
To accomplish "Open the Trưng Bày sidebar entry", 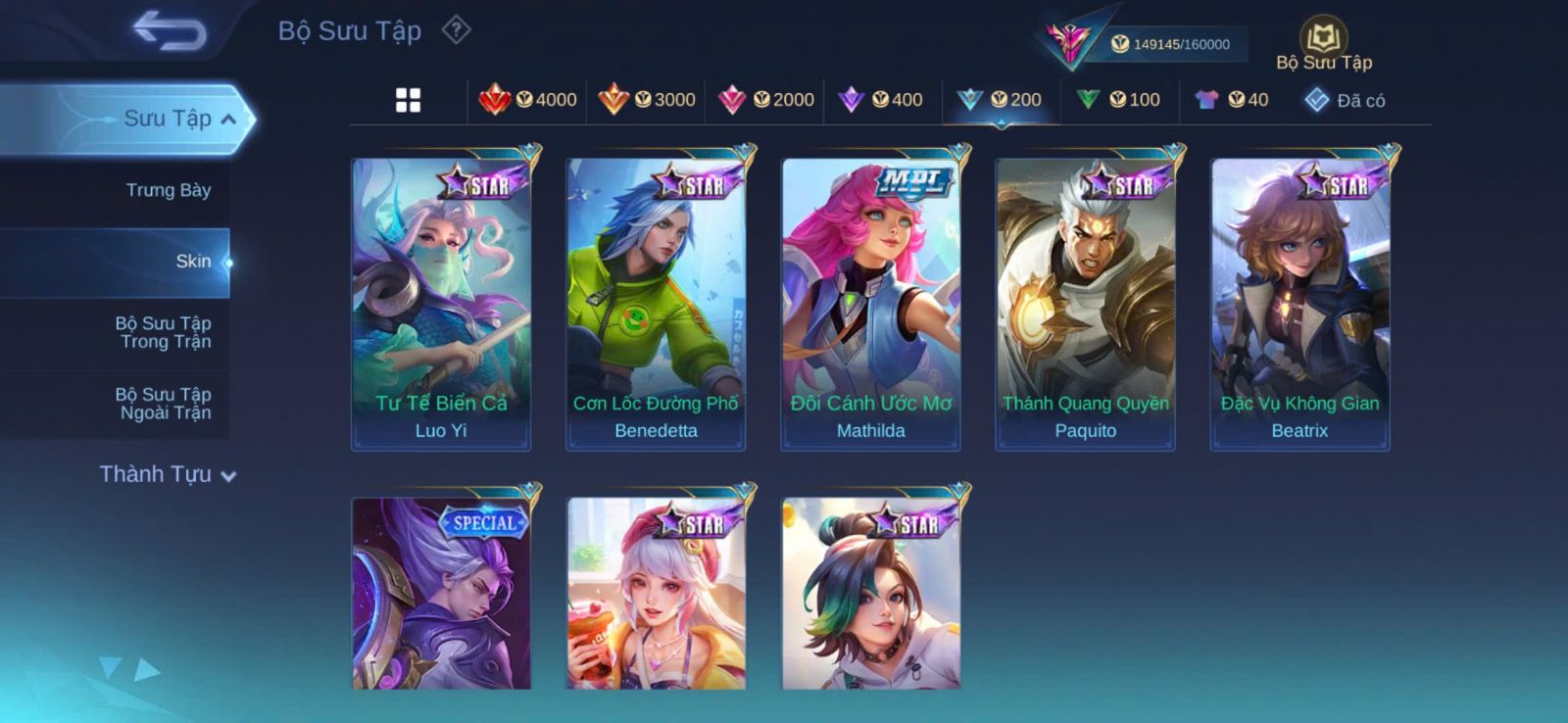I will [168, 190].
